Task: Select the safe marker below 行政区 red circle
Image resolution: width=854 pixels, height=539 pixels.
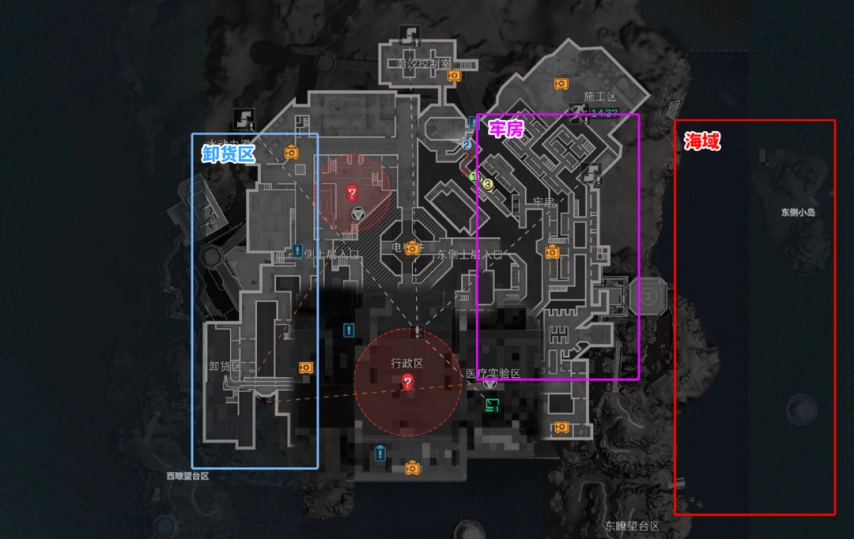Action: 411,467
